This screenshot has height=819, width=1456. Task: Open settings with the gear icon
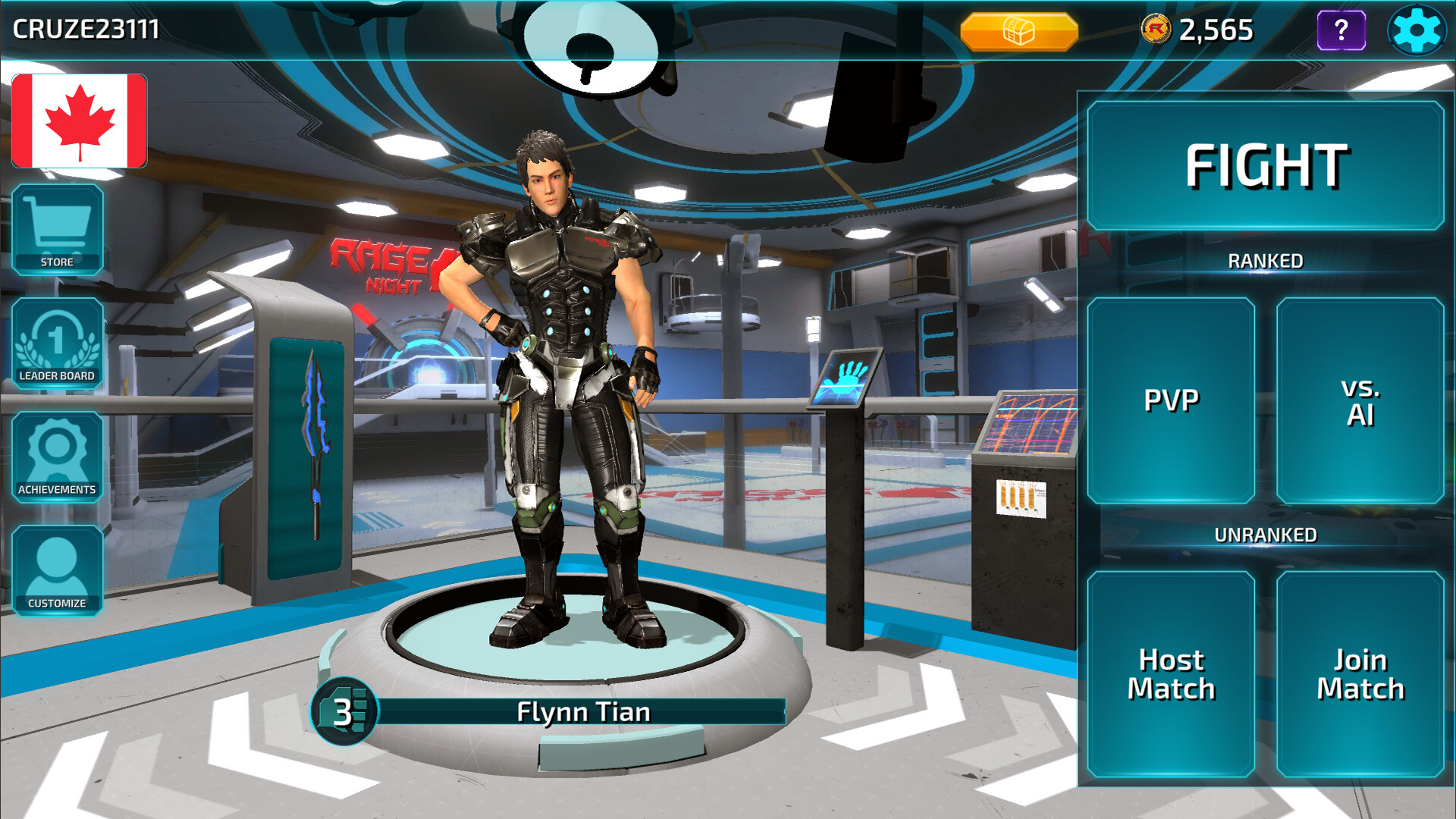click(1416, 30)
